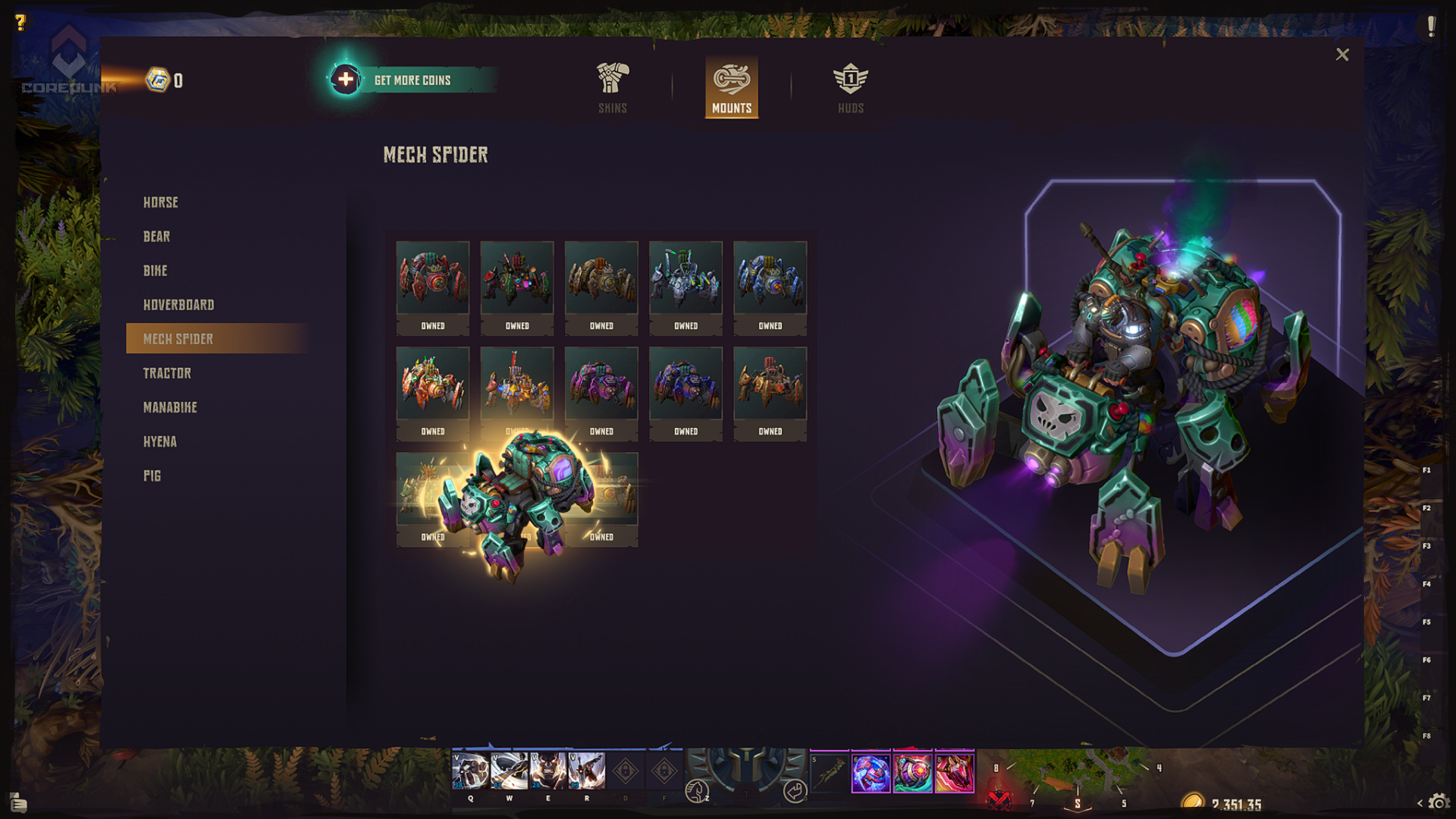1456x819 pixels.
Task: Select the red mech spider skin
Action: tap(432, 278)
